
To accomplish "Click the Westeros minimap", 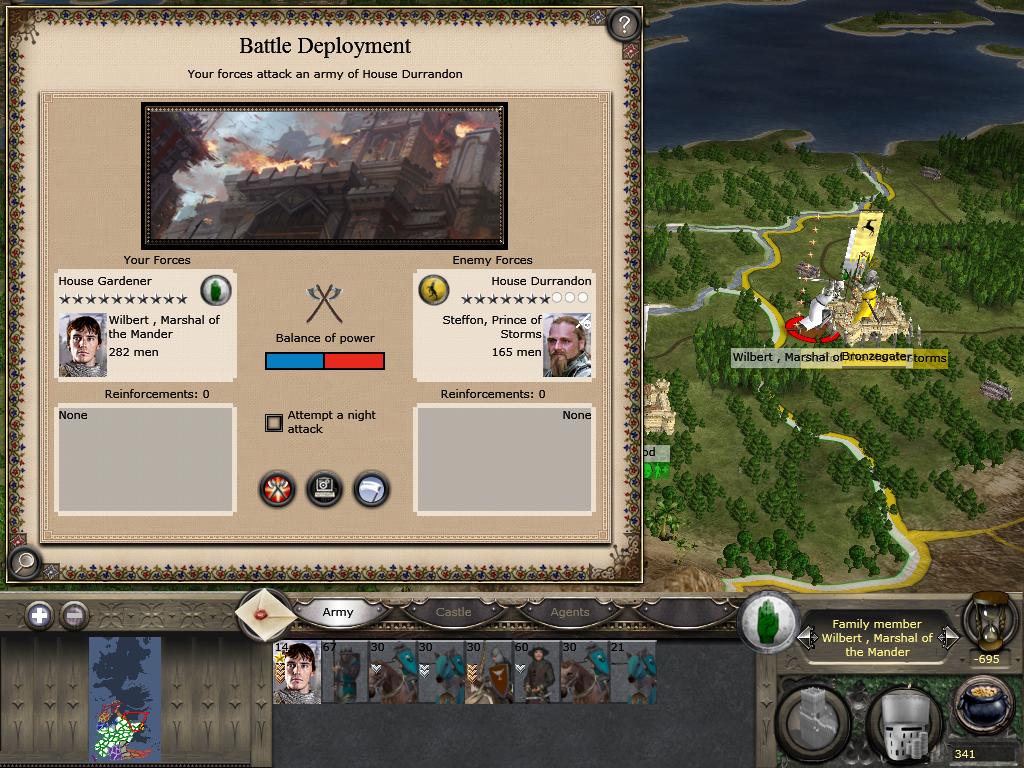I will pyautogui.click(x=124, y=699).
